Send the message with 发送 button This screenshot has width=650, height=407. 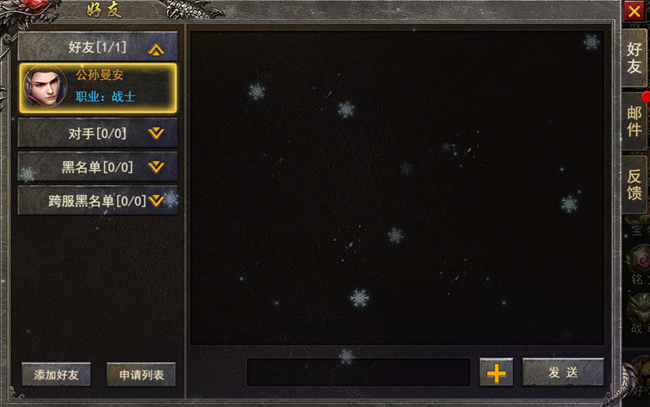click(563, 372)
